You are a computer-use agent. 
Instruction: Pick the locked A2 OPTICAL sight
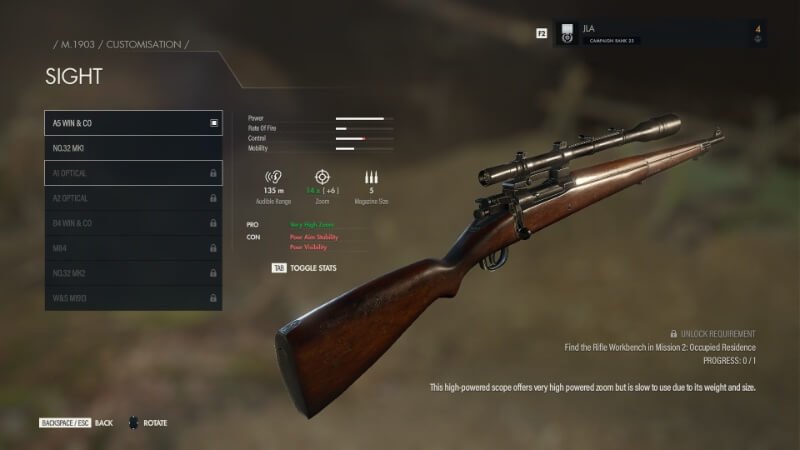(133, 198)
